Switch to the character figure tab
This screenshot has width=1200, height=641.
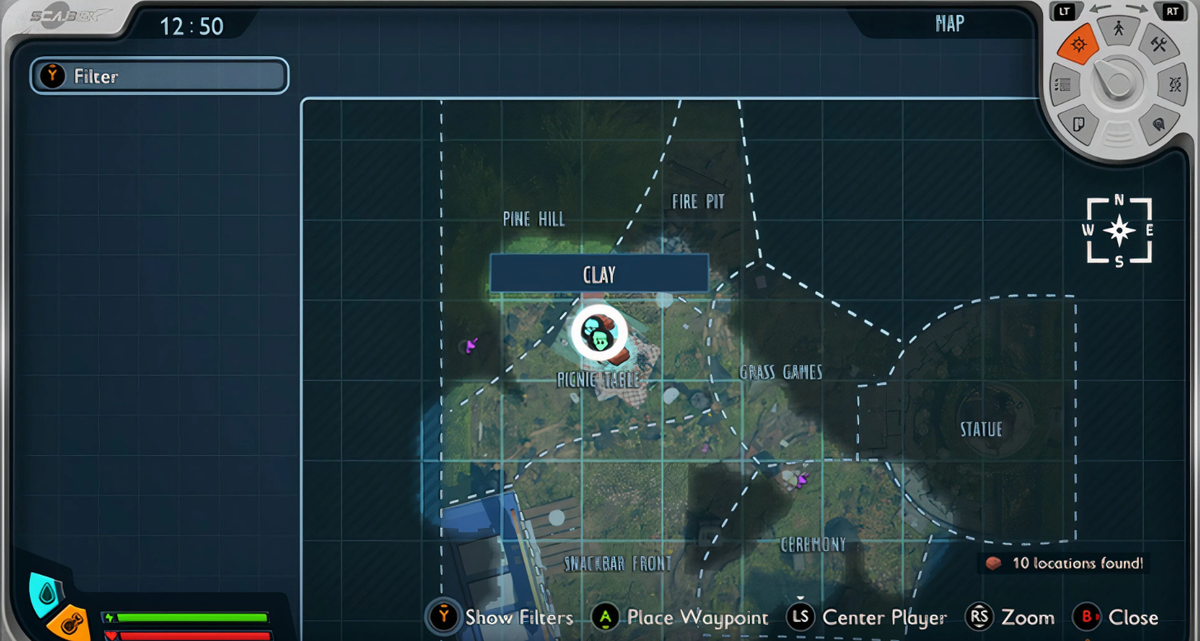[x=1118, y=30]
